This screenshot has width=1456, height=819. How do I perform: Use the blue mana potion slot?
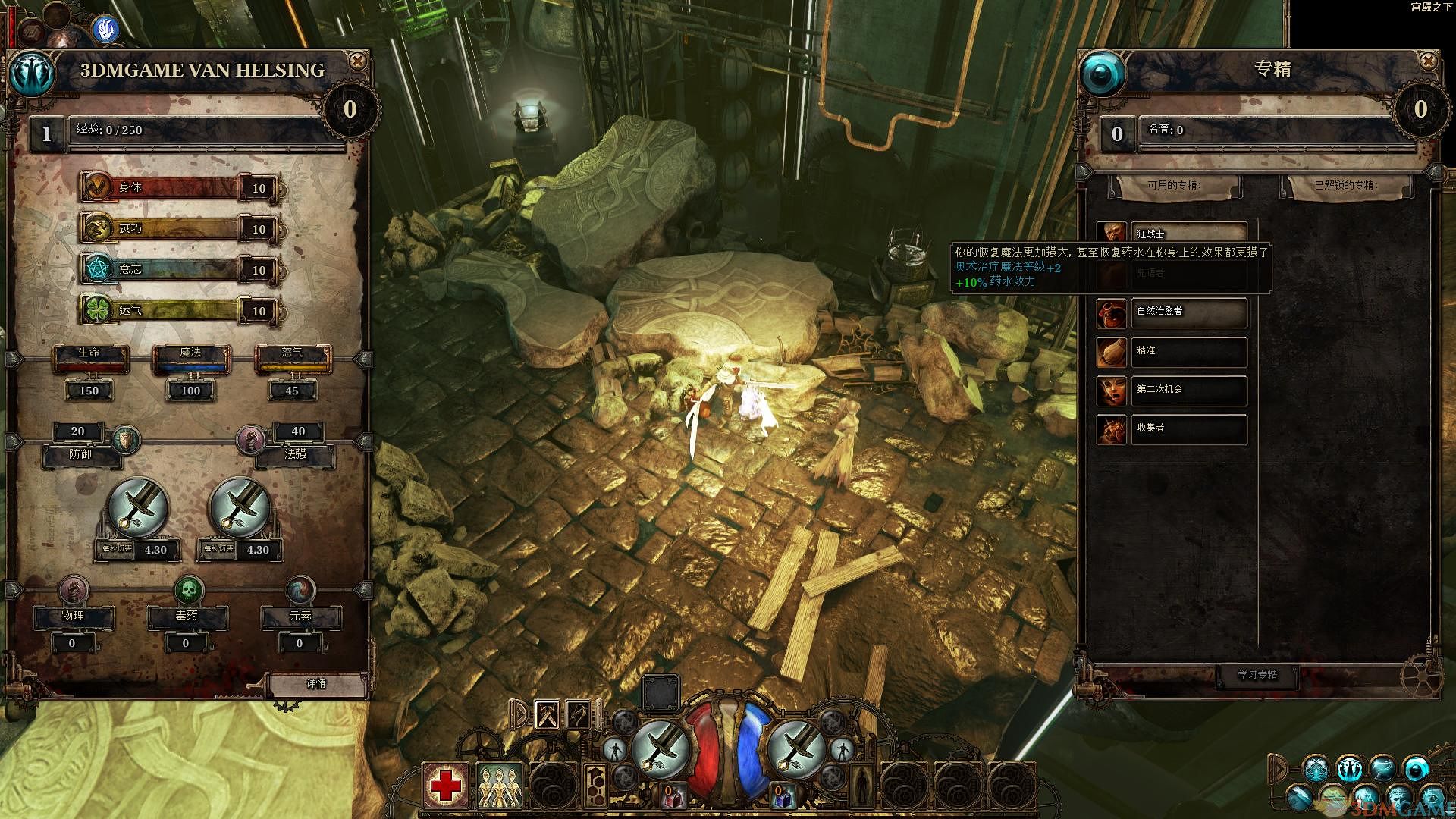pyautogui.click(x=781, y=795)
